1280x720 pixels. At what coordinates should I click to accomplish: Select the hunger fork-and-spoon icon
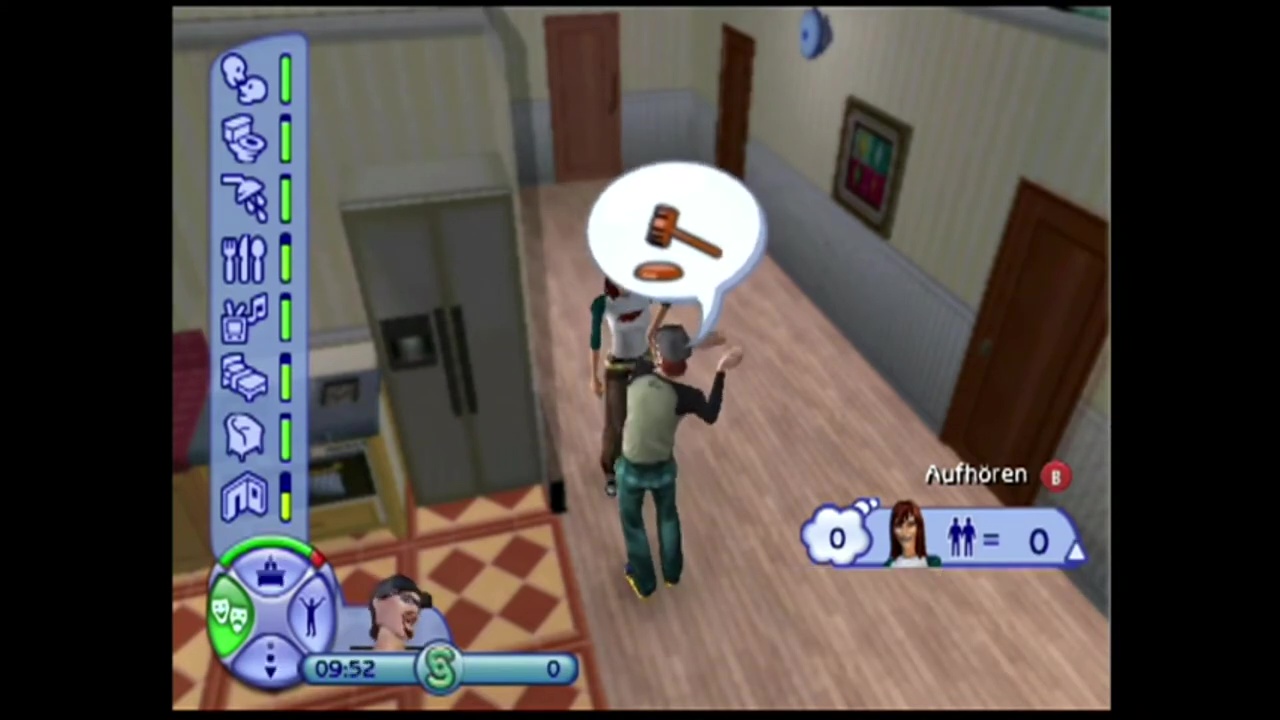click(x=243, y=258)
